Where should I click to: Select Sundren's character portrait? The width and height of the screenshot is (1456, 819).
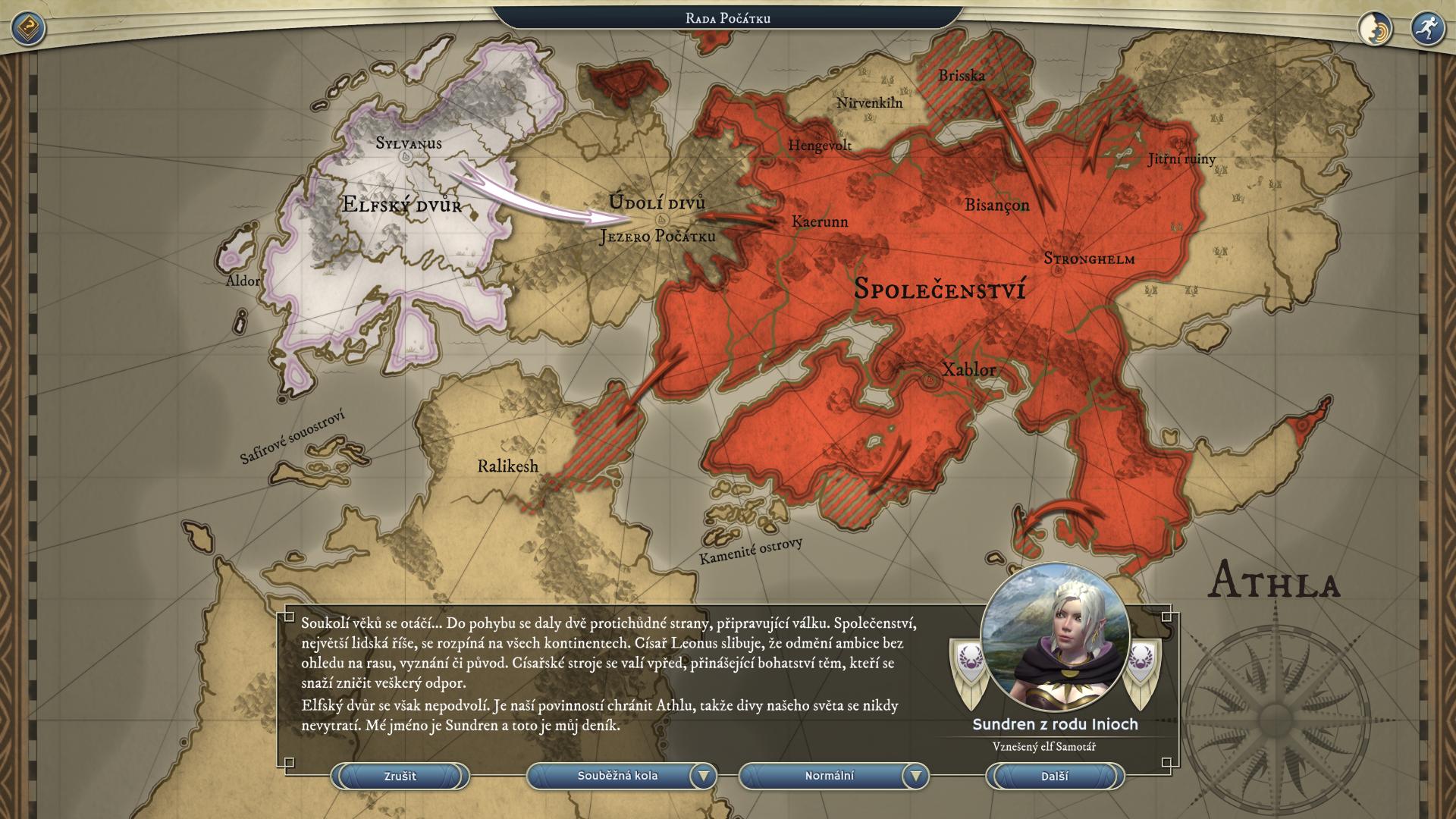1055,639
